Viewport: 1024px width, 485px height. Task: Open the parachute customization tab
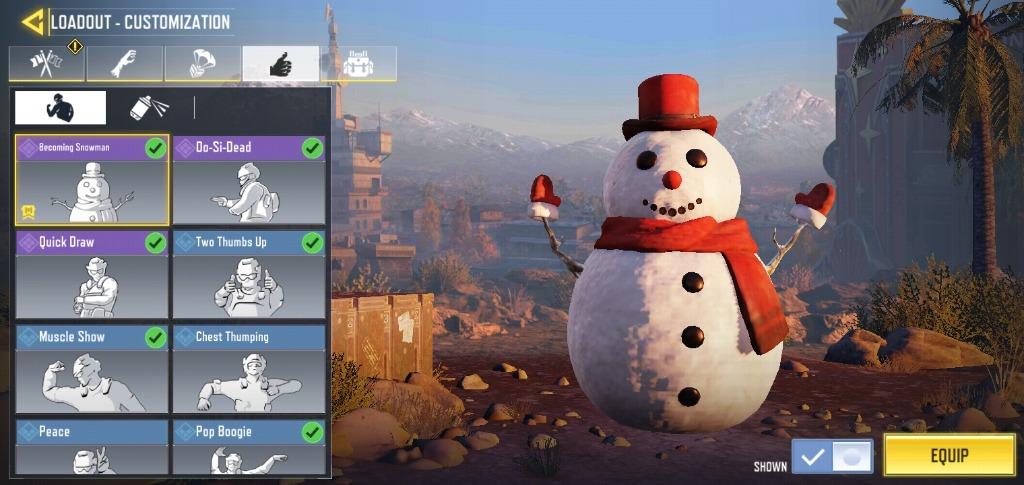203,64
